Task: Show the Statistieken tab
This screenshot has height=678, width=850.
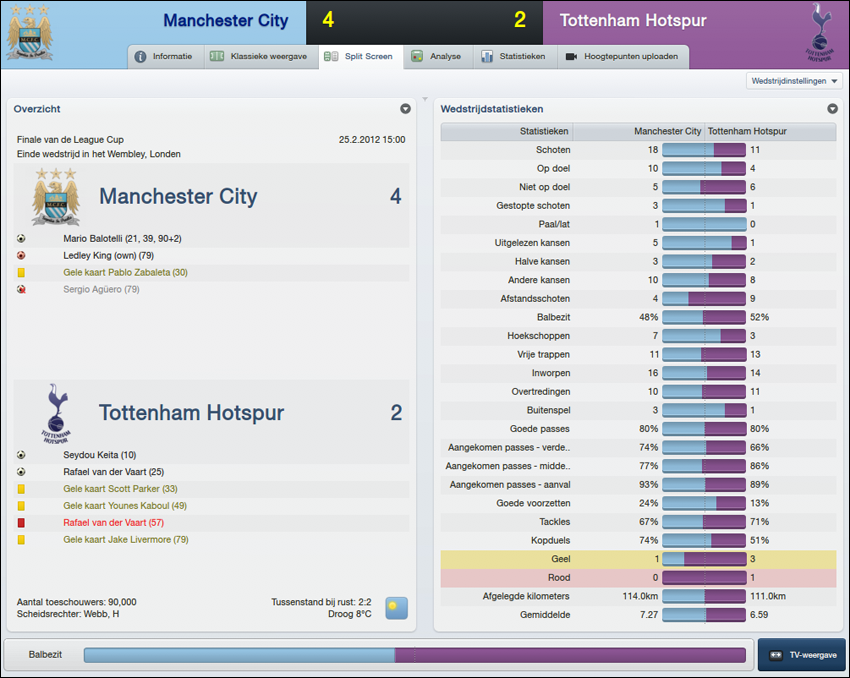Action: tap(513, 57)
